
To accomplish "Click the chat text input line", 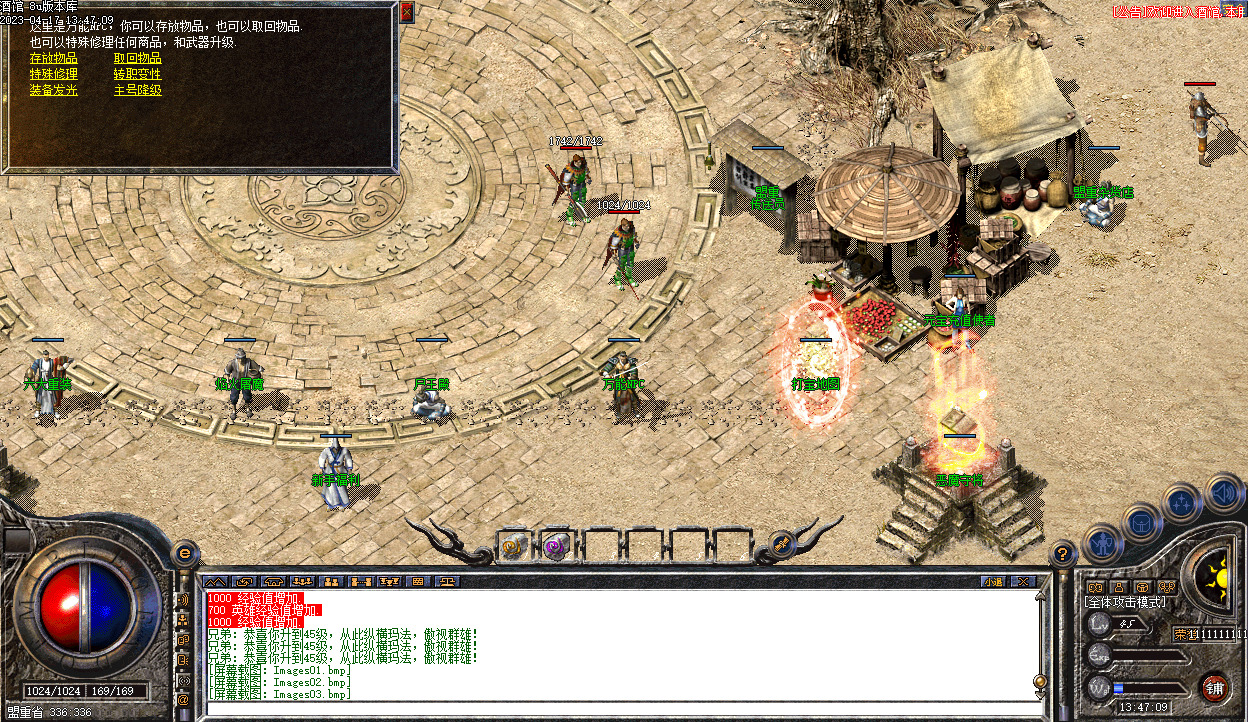I will point(620,708).
